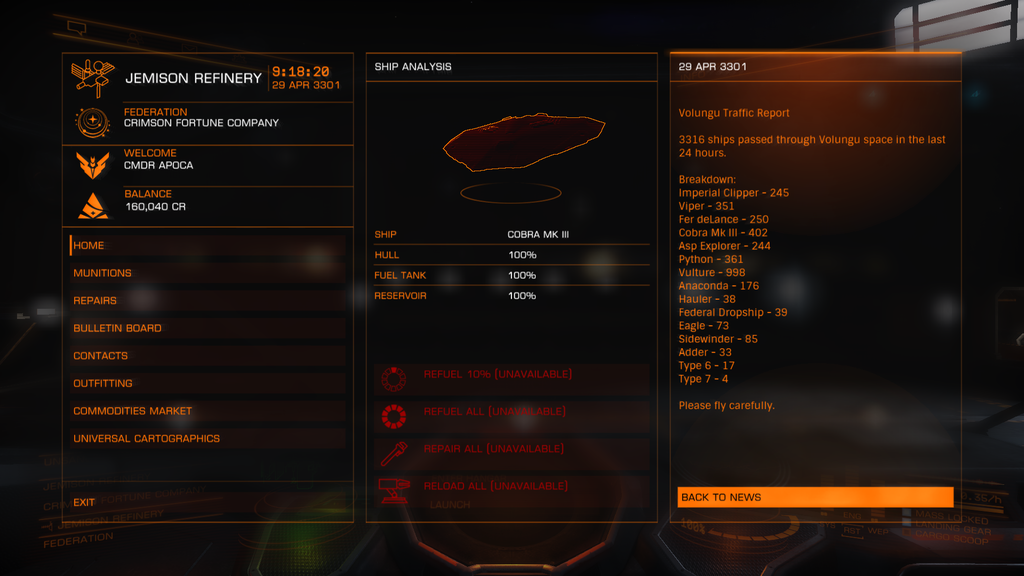Open the Munitions menu
Viewport: 1024px width, 576px height.
pos(103,273)
